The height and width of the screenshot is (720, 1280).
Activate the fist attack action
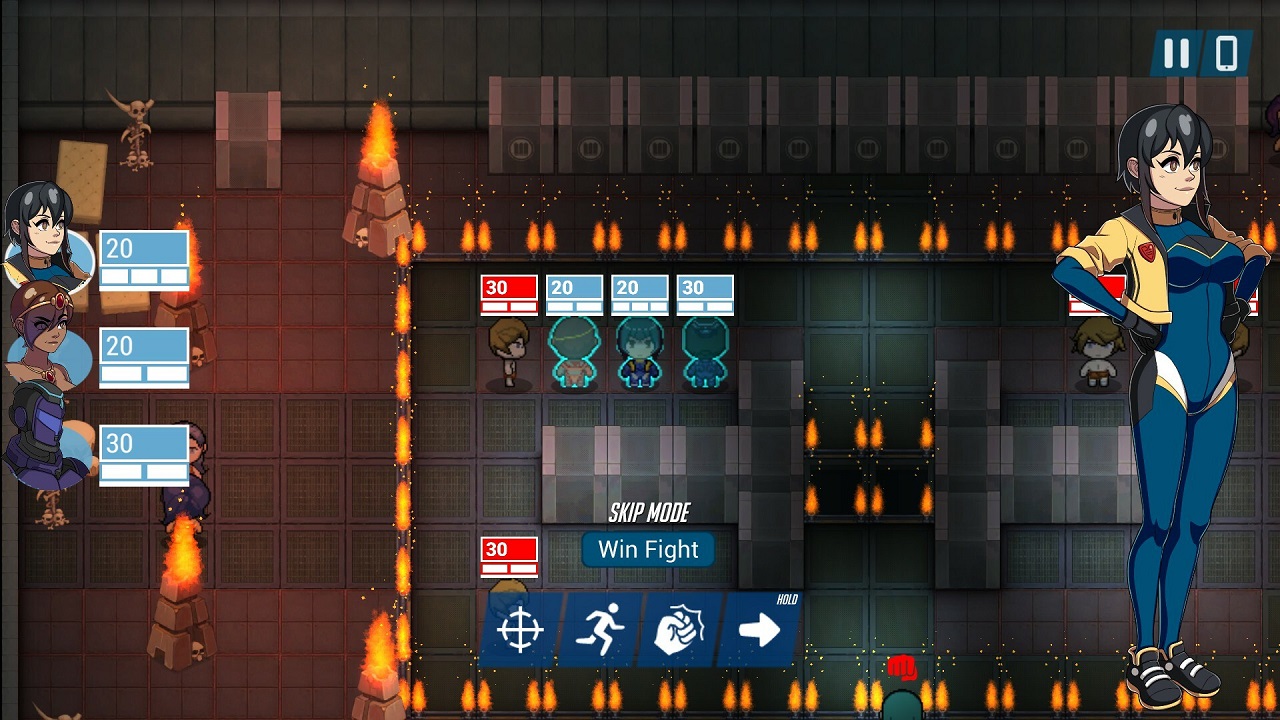(x=680, y=630)
